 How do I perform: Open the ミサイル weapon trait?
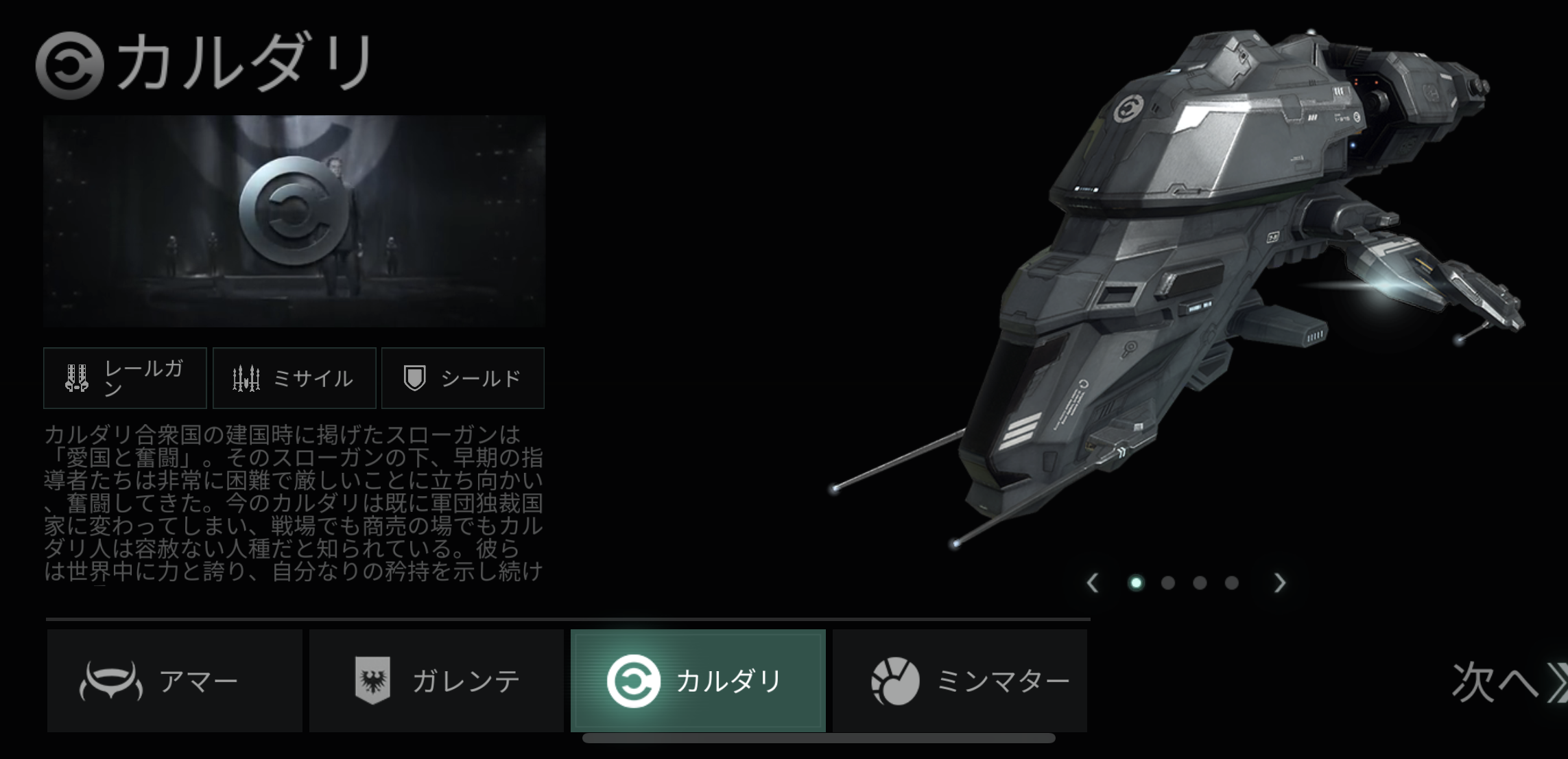[x=294, y=378]
